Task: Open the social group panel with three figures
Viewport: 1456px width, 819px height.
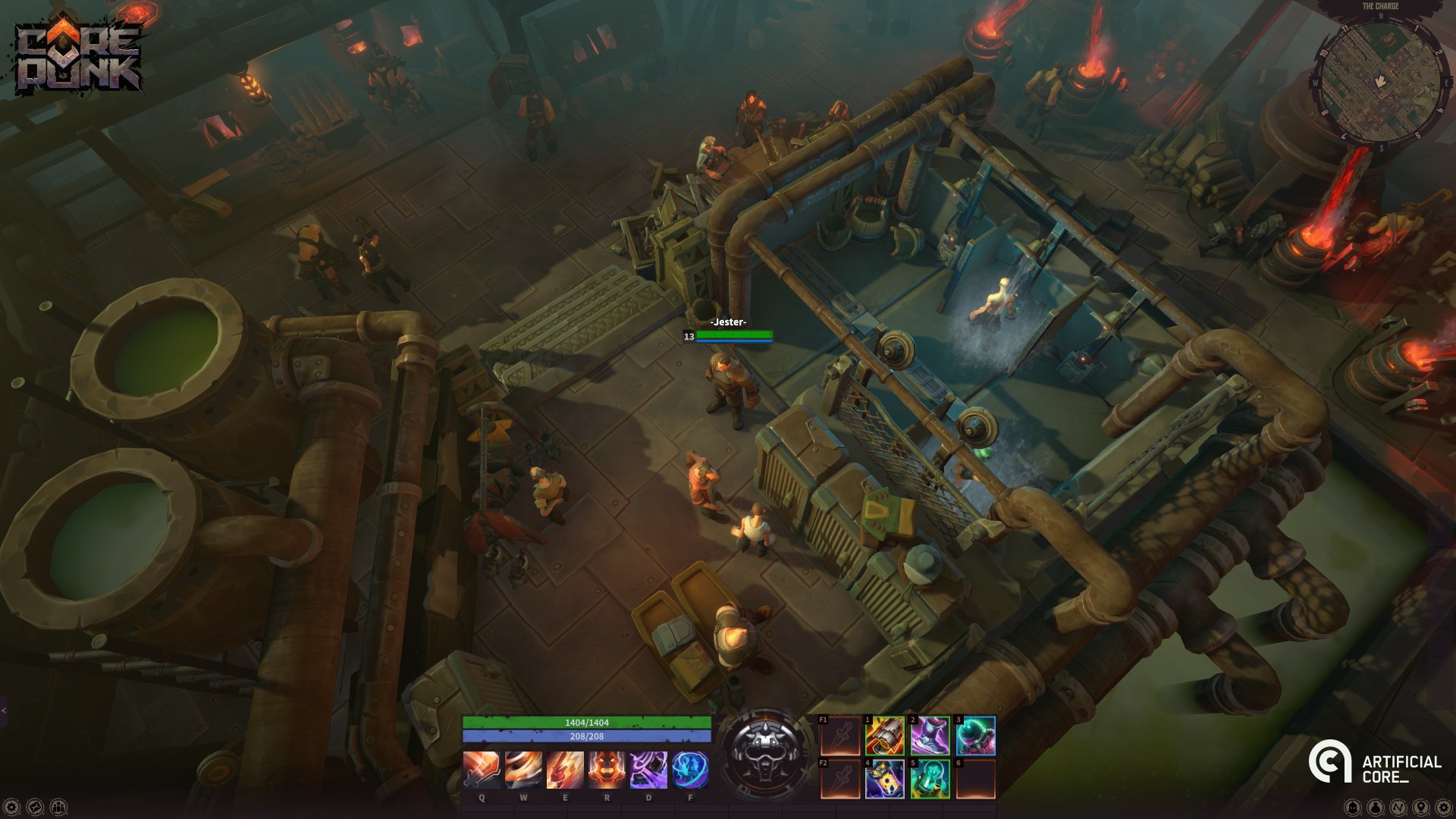Action: pyautogui.click(x=58, y=807)
